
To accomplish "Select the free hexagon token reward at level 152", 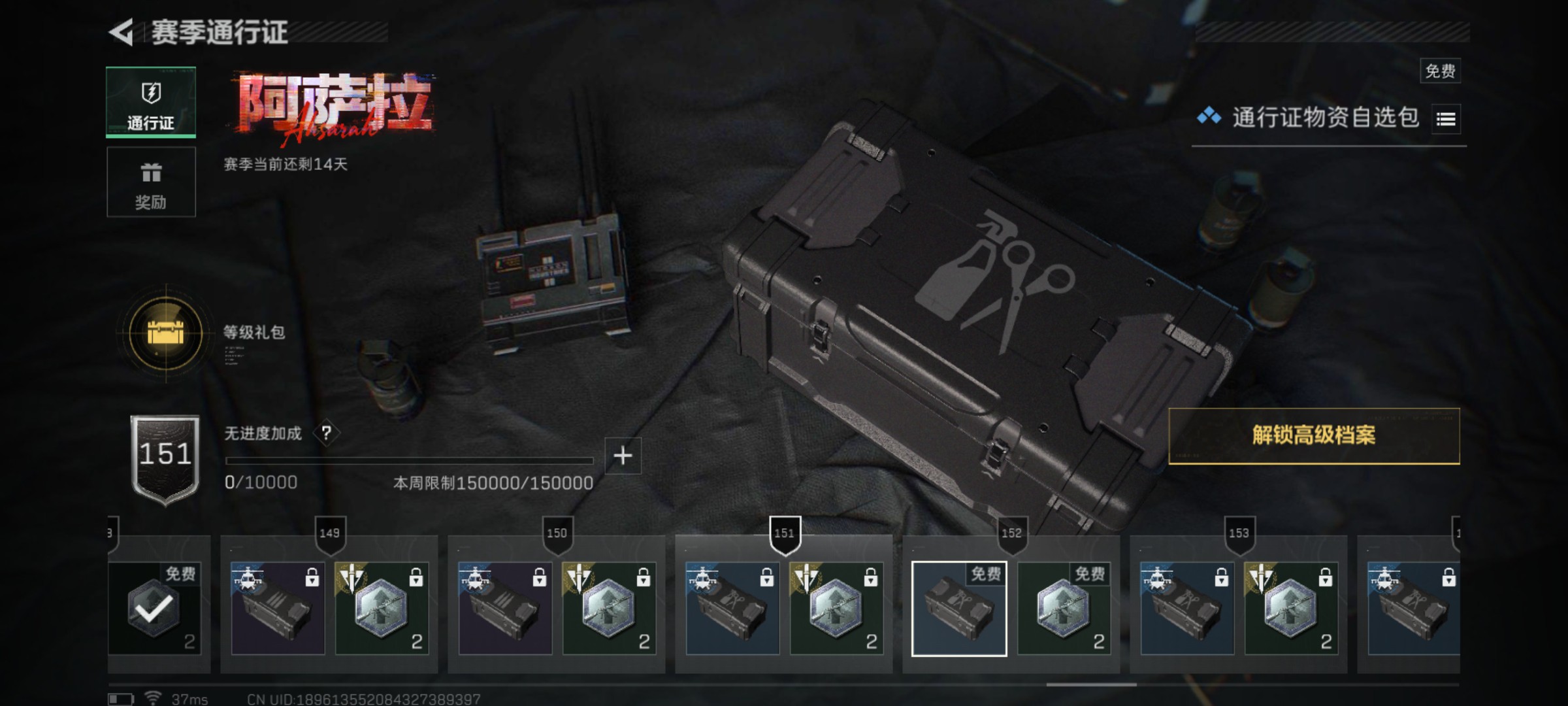I will point(1064,609).
